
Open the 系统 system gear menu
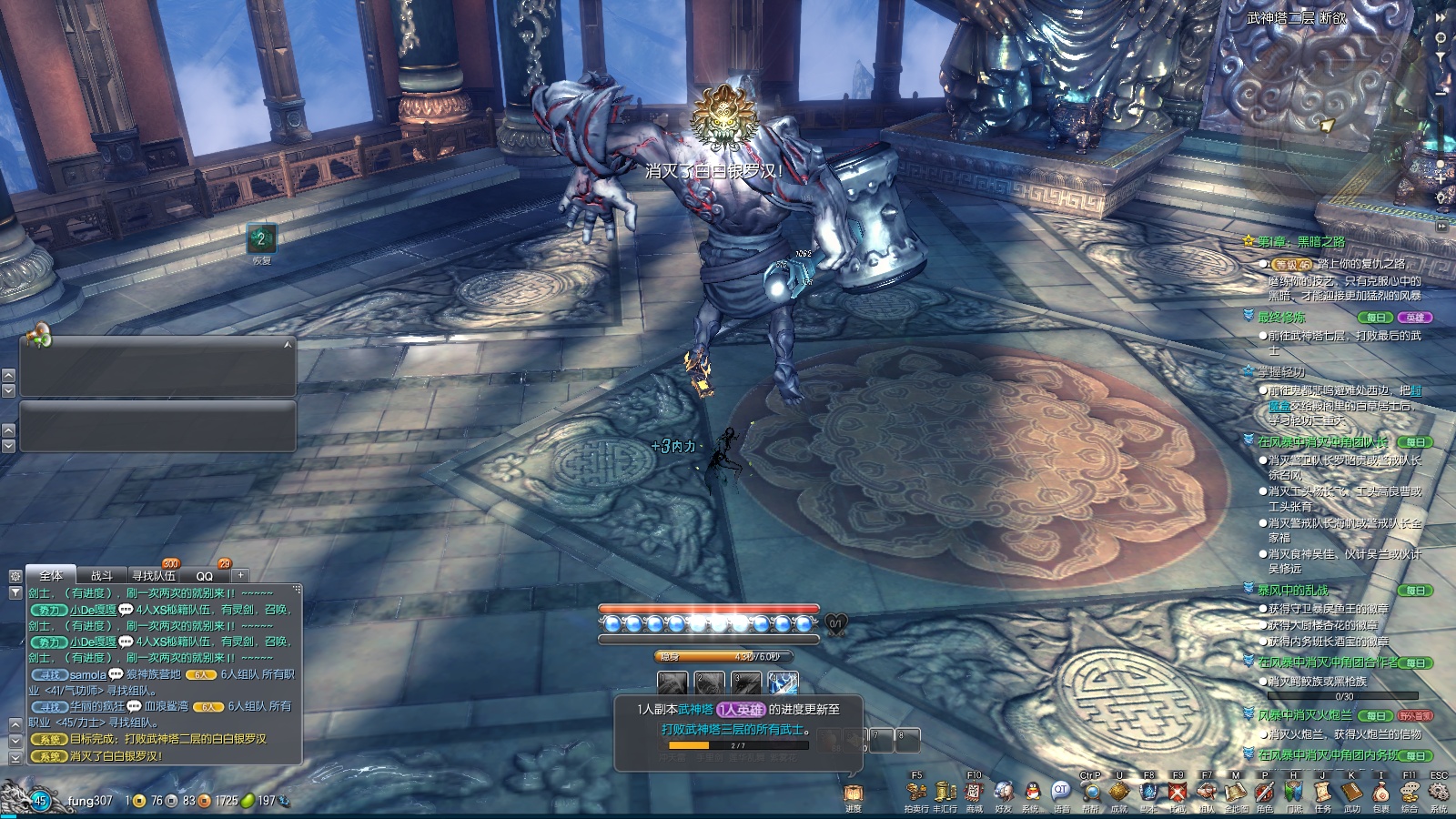coord(1439,793)
